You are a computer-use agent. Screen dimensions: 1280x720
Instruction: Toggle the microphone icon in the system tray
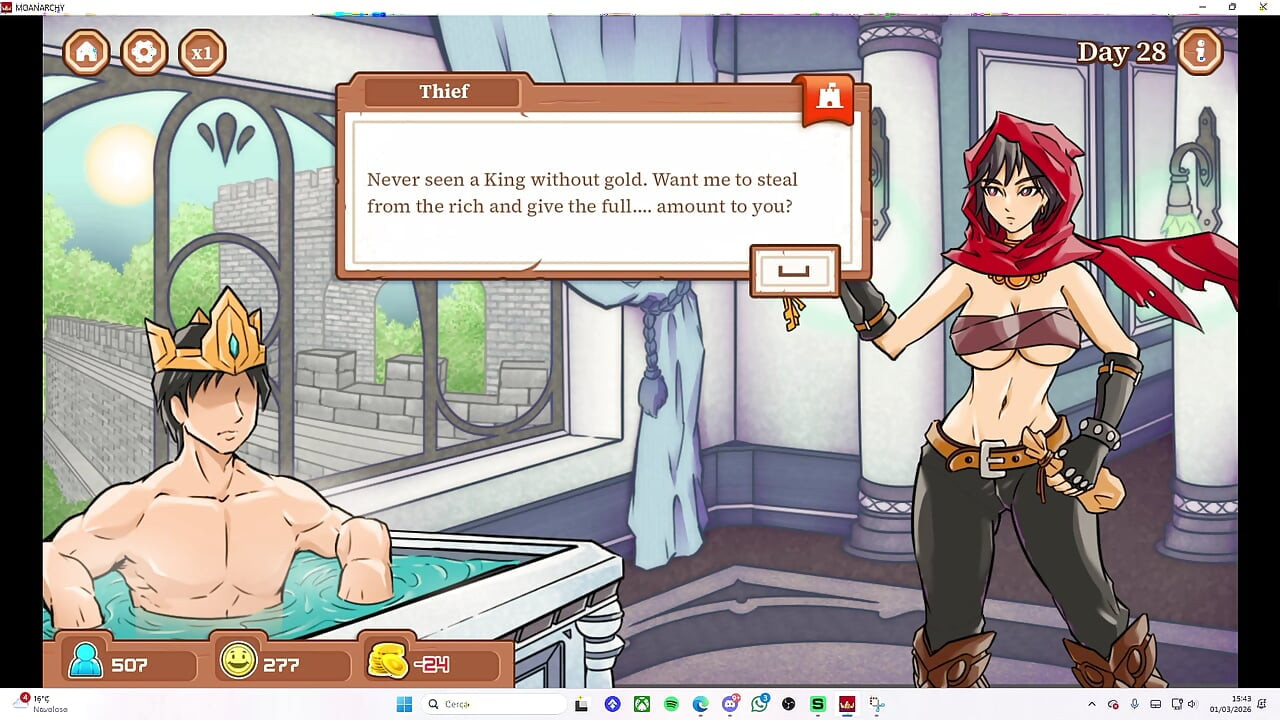1135,704
